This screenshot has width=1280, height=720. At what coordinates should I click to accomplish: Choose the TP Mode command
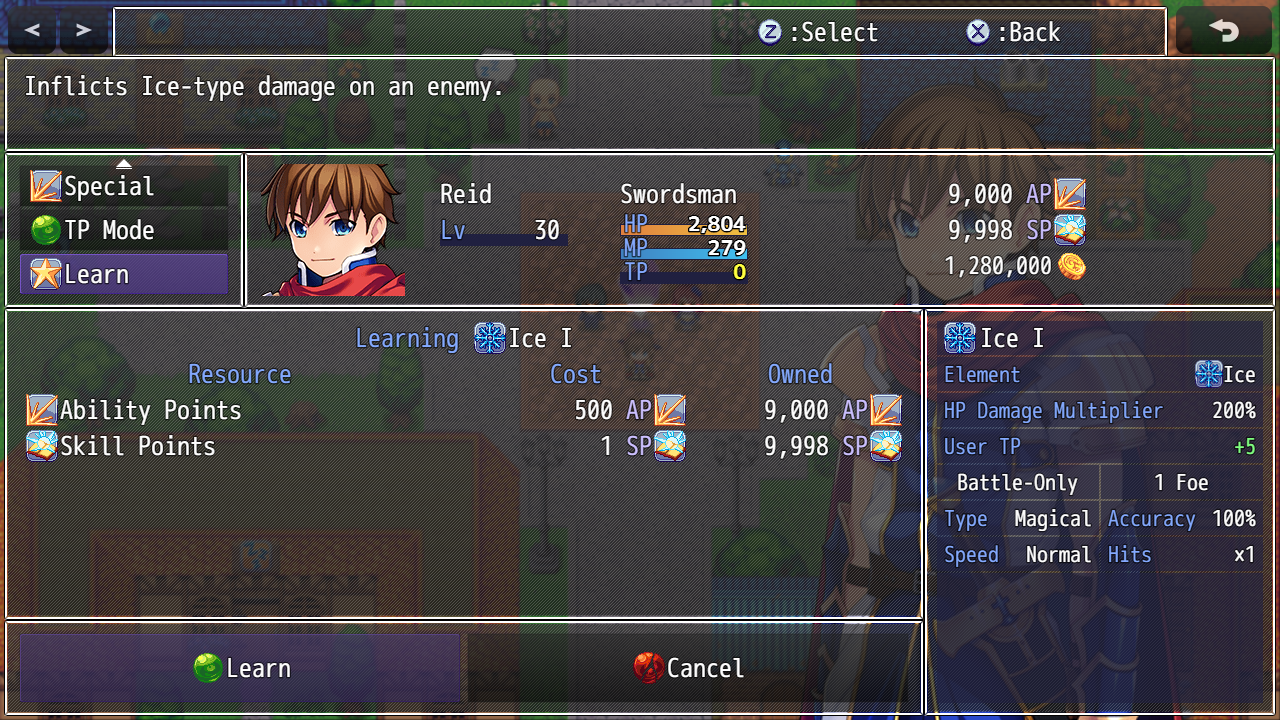pos(124,231)
